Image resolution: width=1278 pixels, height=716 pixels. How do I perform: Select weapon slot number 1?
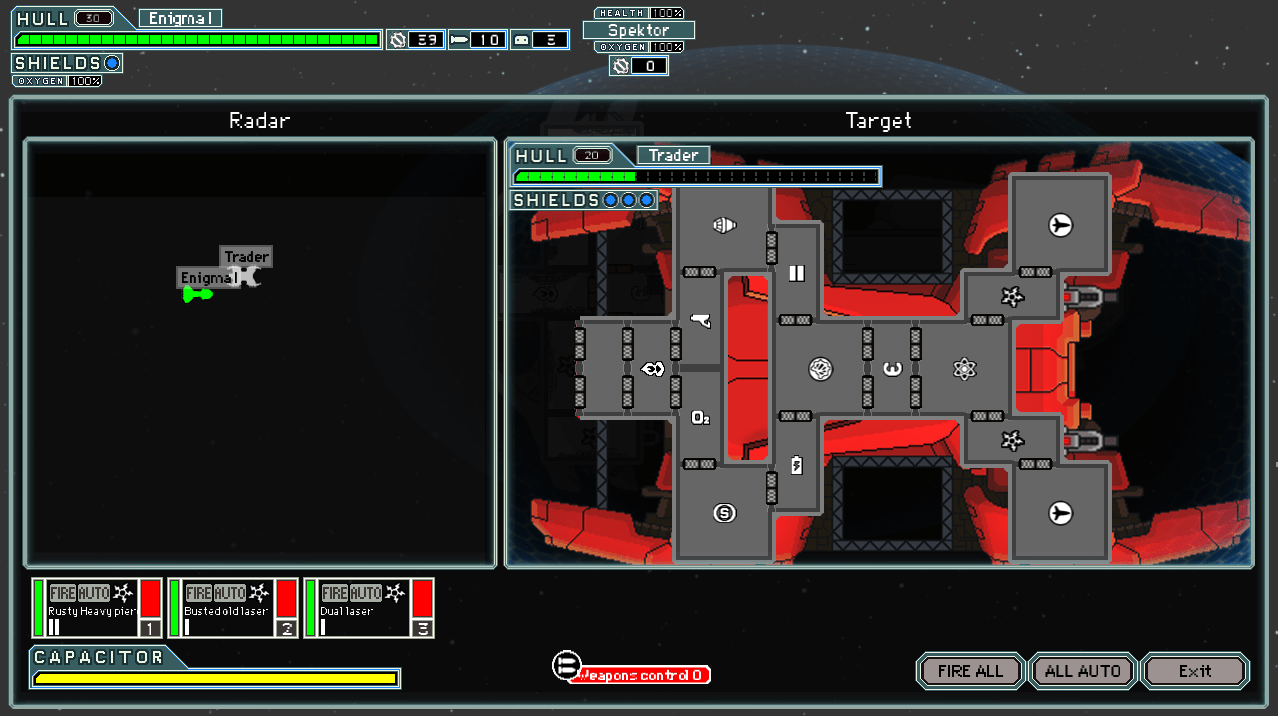coord(150,629)
